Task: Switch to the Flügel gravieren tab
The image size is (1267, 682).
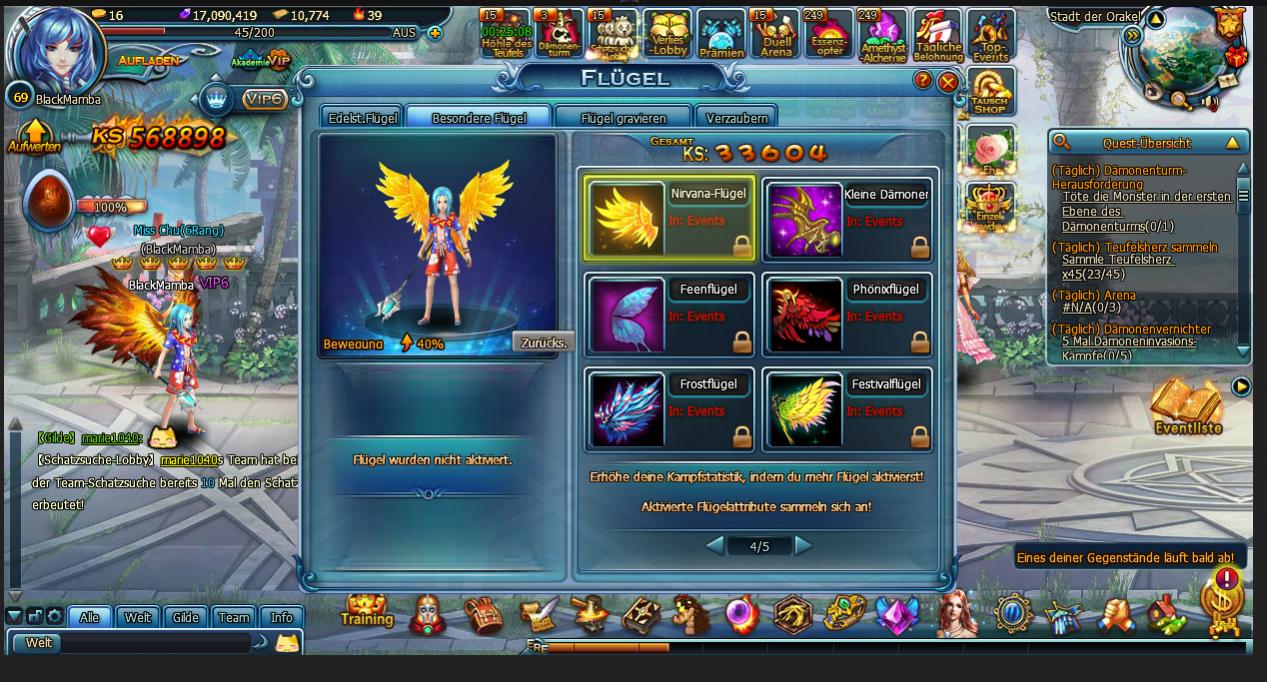Action: click(x=623, y=118)
